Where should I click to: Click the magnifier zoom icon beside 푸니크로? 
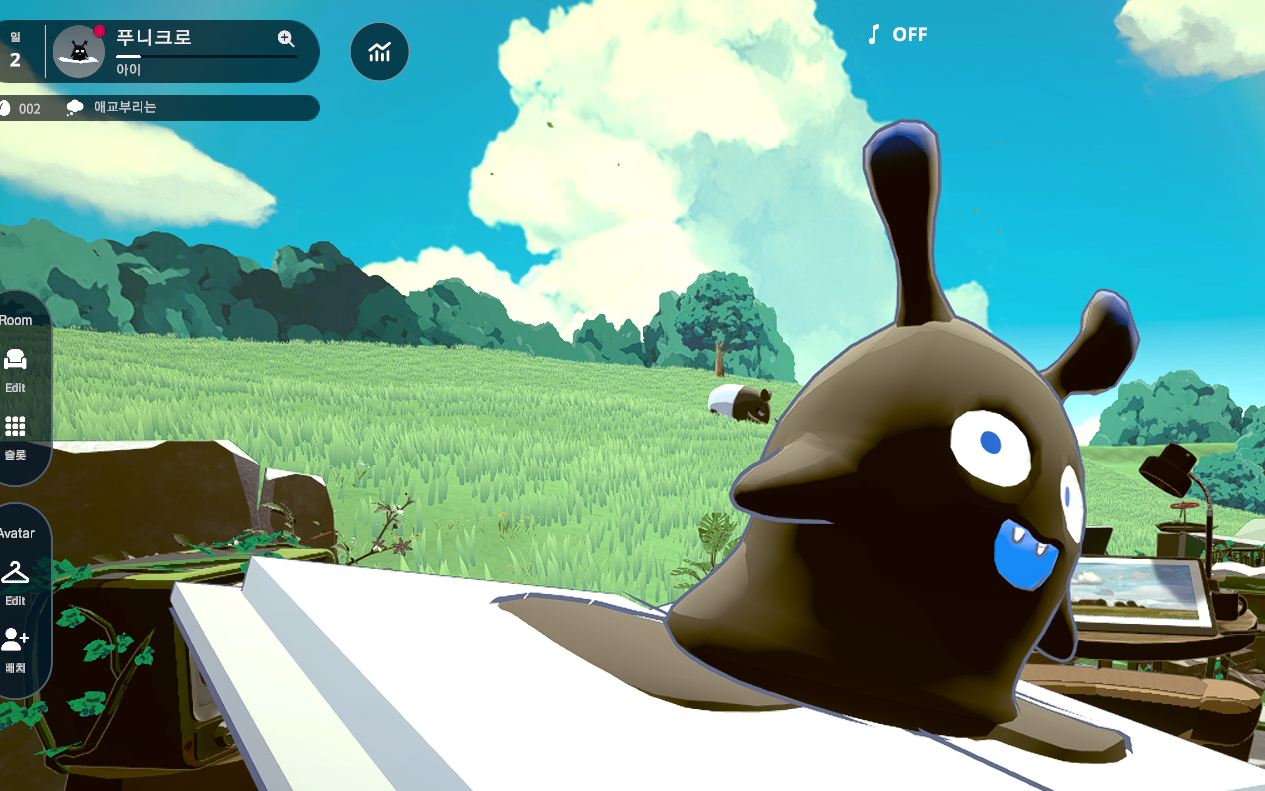pos(286,39)
